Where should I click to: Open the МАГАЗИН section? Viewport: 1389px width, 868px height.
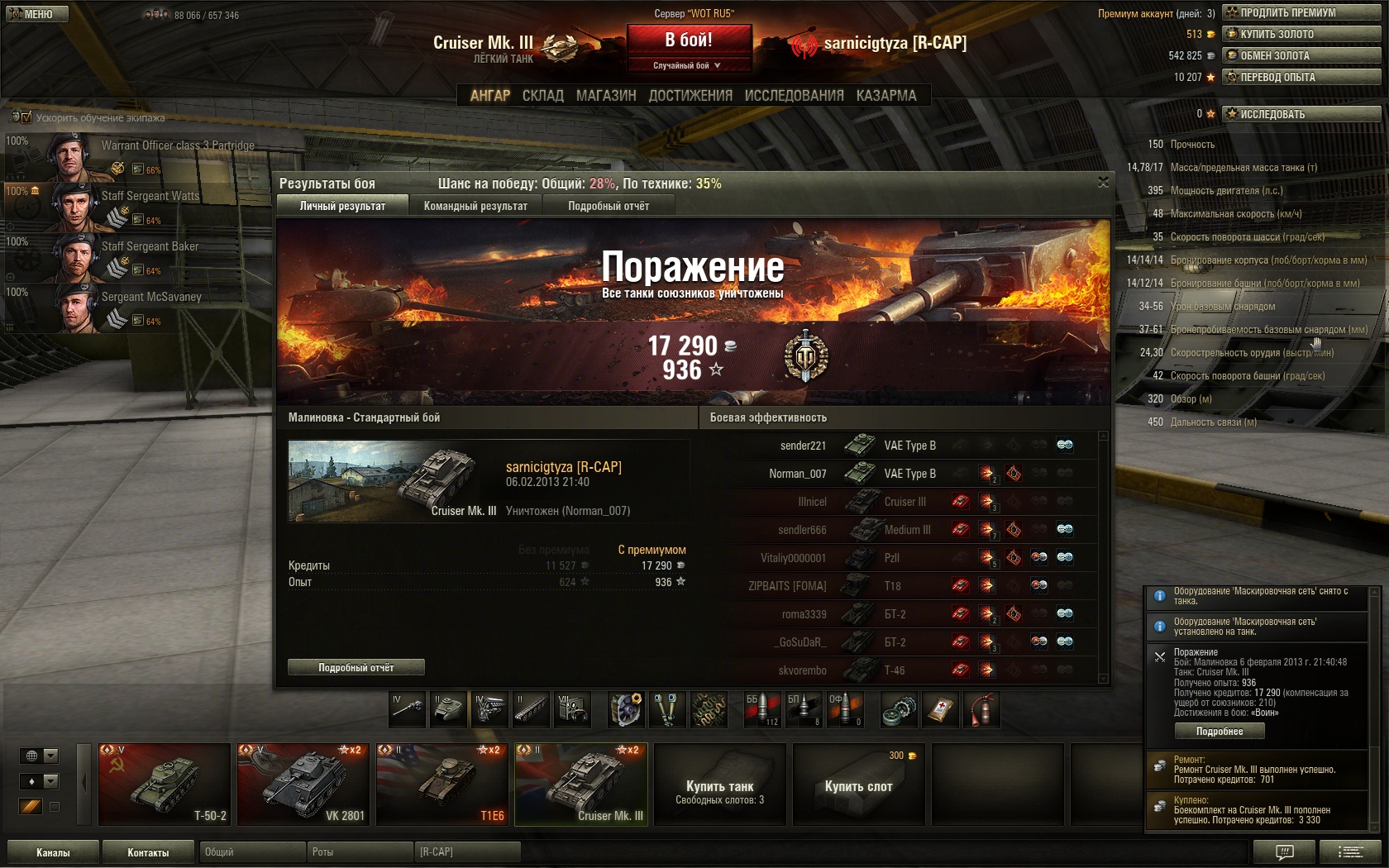[606, 96]
